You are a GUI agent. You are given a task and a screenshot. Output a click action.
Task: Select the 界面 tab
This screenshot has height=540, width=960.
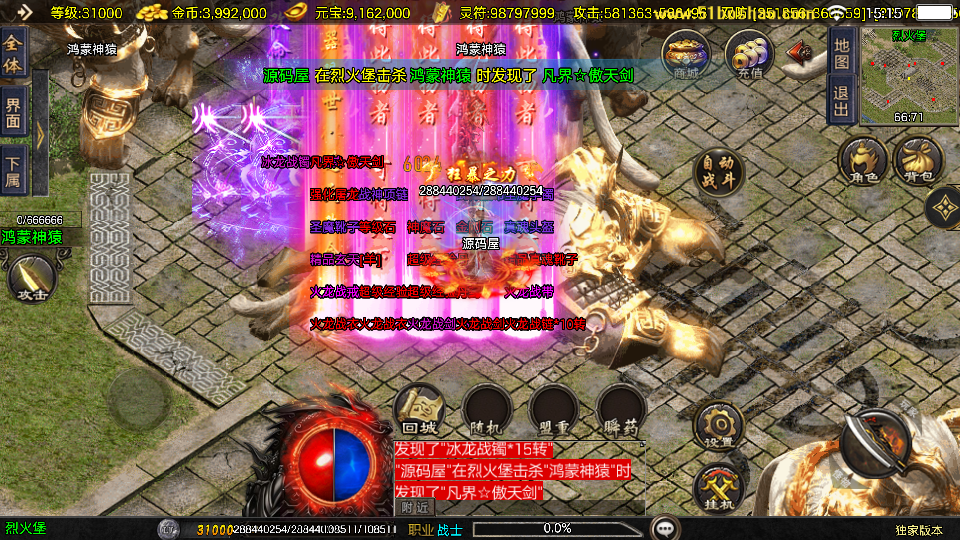[14, 112]
